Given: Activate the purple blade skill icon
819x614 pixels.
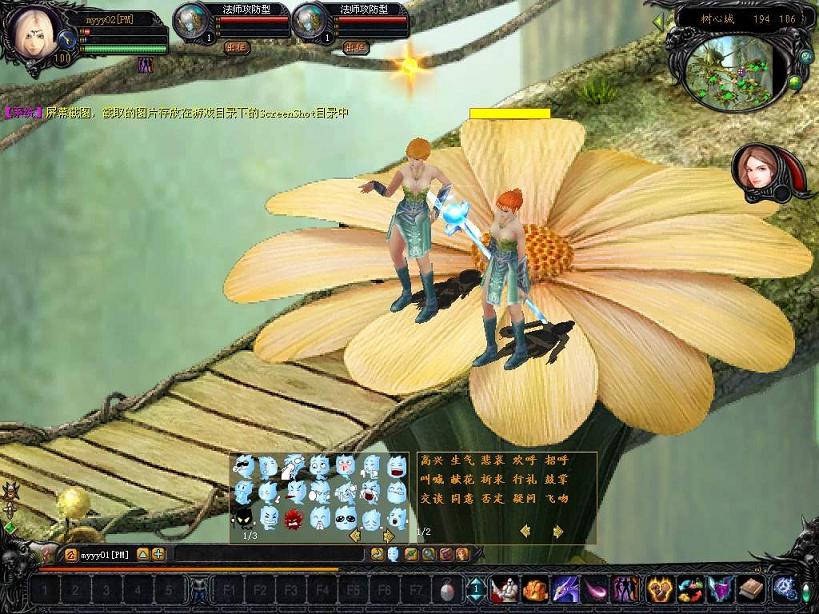Looking at the screenshot, I should pyautogui.click(x=567, y=589).
